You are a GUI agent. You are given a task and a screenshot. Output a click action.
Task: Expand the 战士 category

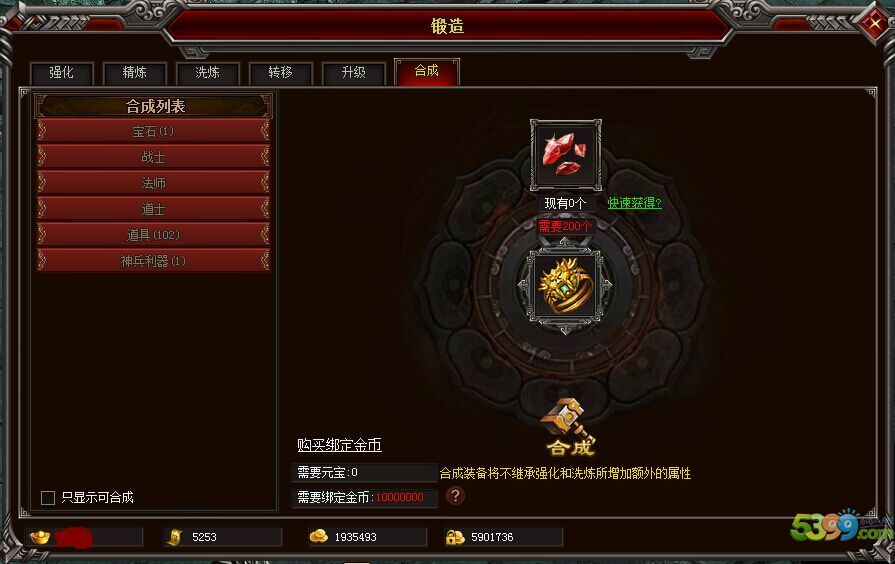pos(153,157)
